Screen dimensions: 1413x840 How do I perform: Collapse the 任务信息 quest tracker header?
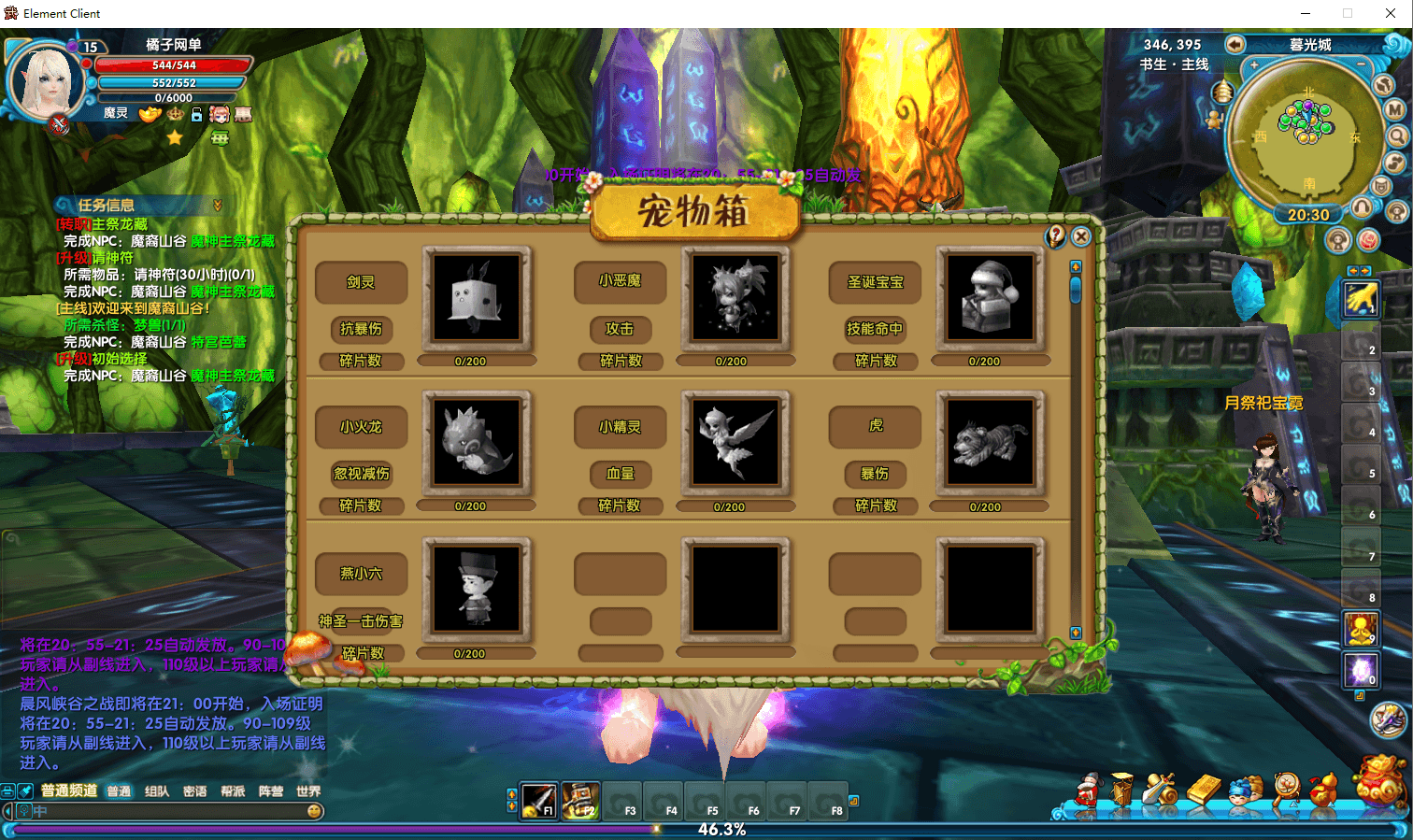217,205
